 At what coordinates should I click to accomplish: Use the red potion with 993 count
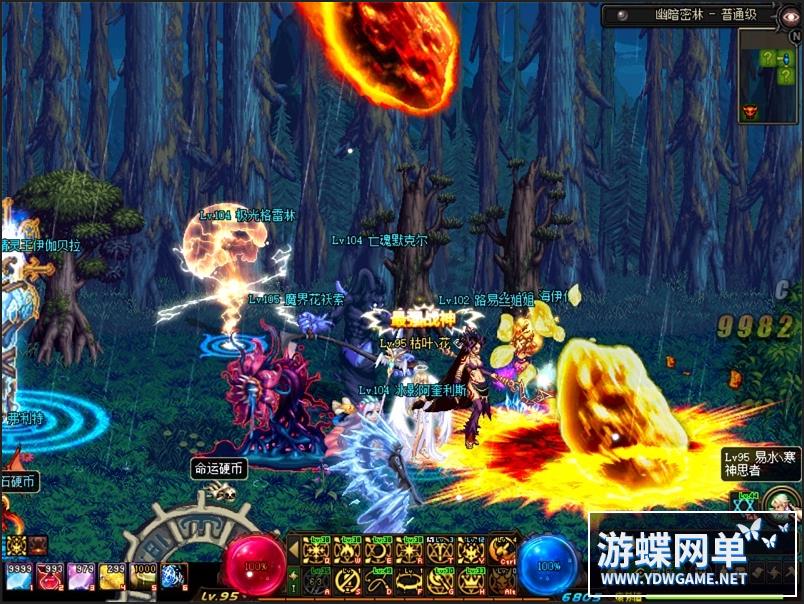tap(49, 575)
